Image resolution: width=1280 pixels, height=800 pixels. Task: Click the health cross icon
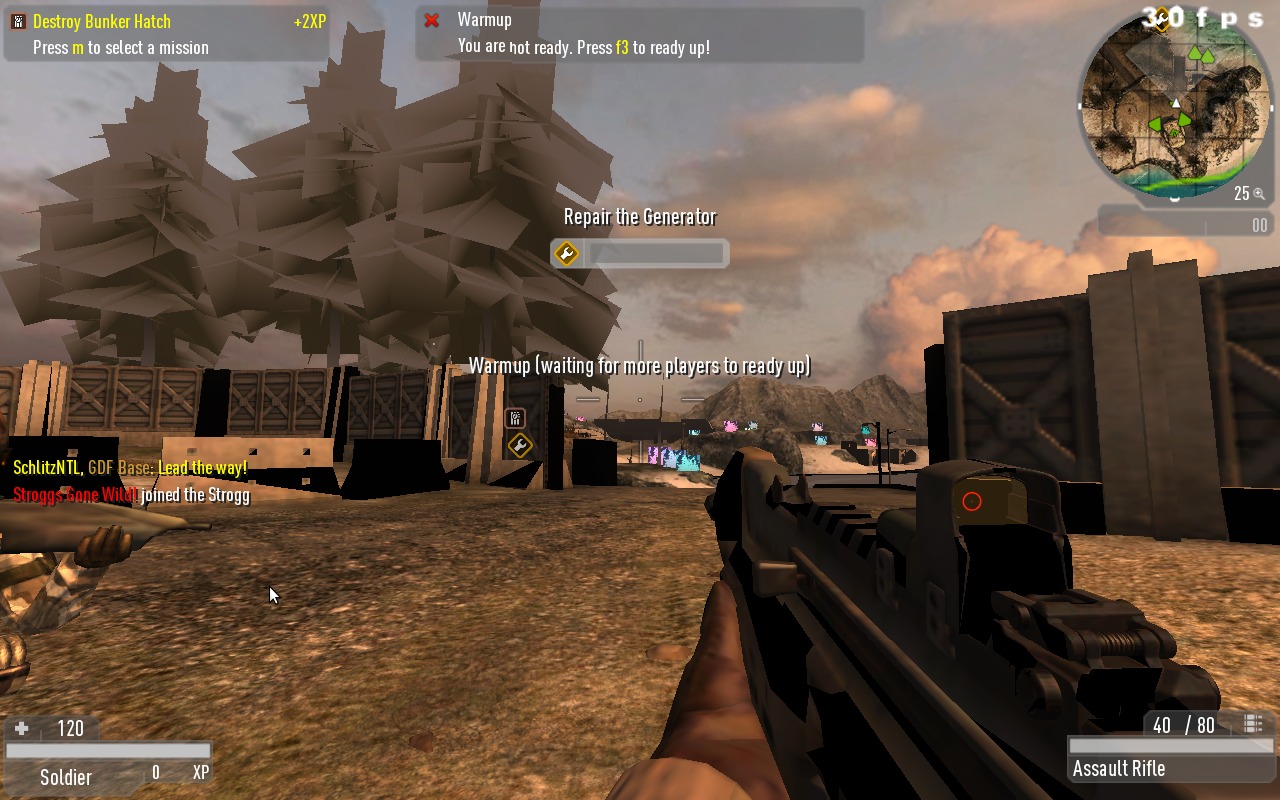21,729
